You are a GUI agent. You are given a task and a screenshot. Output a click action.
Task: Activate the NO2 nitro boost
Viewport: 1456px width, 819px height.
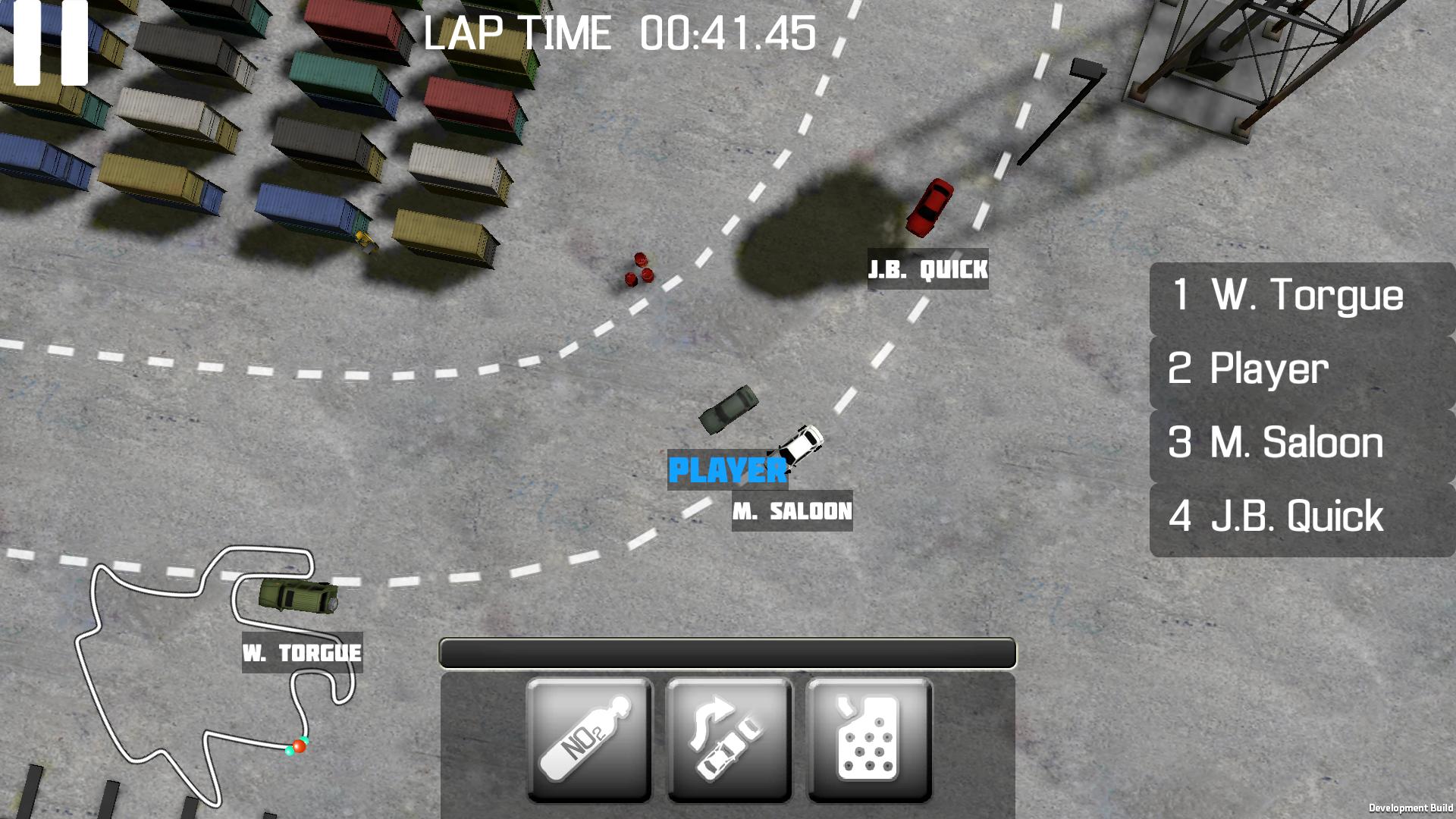590,738
